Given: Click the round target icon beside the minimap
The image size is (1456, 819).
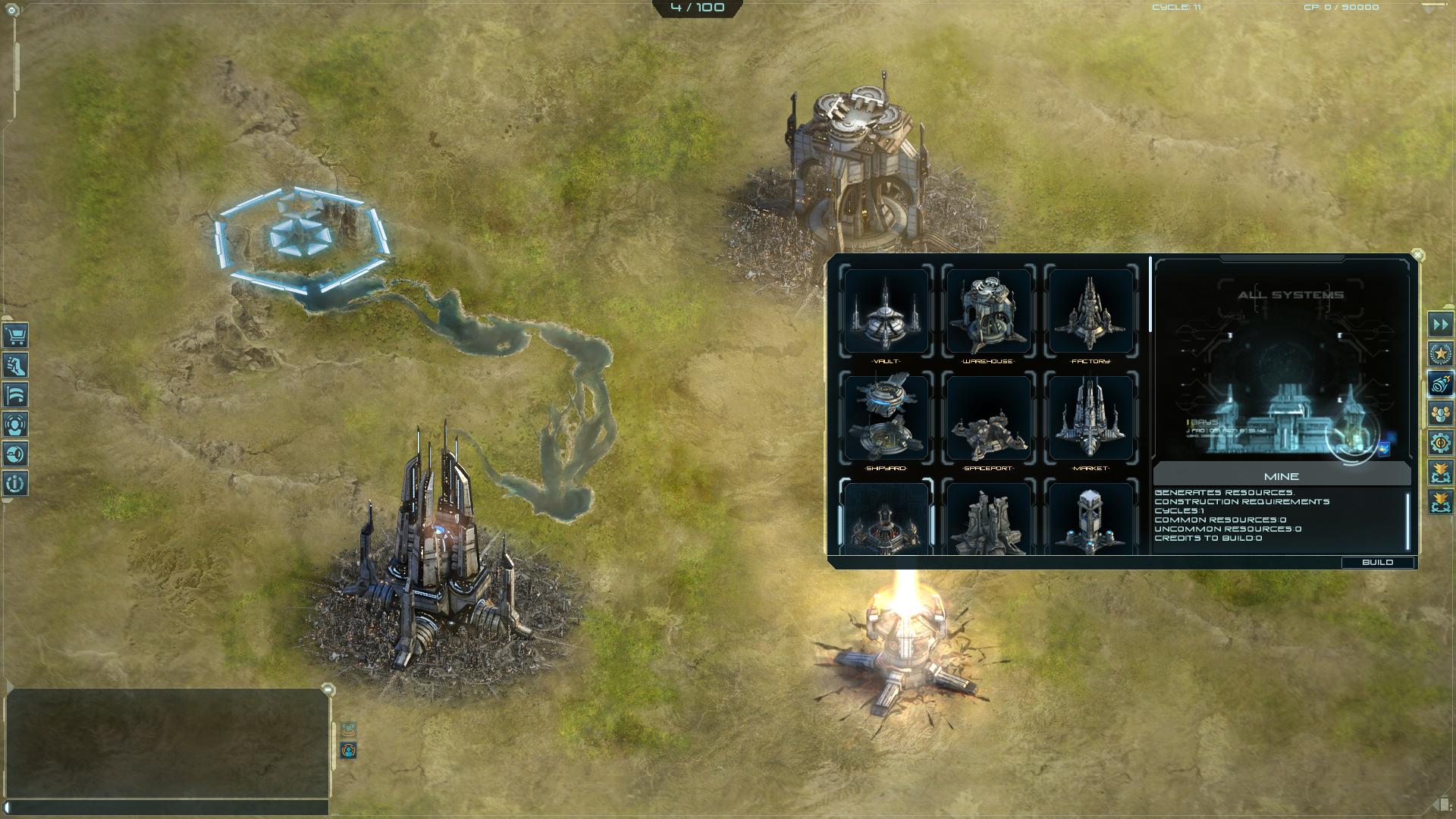Looking at the screenshot, I should point(348,751).
